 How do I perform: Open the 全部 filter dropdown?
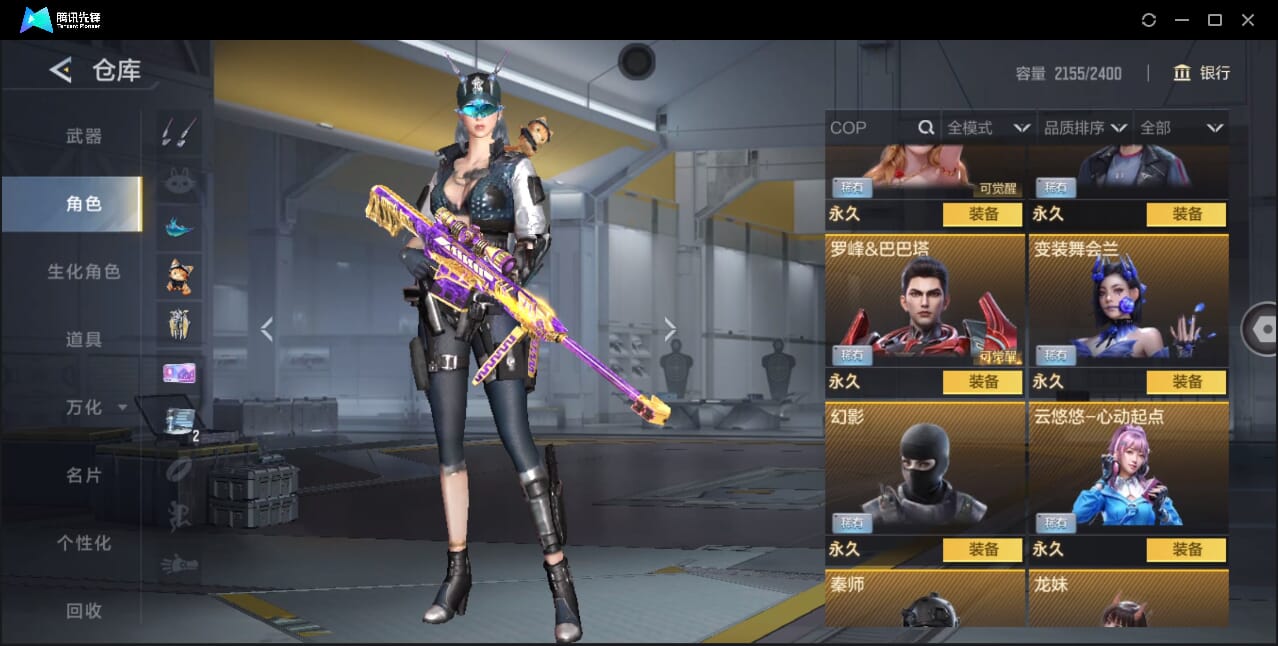[x=1181, y=128]
